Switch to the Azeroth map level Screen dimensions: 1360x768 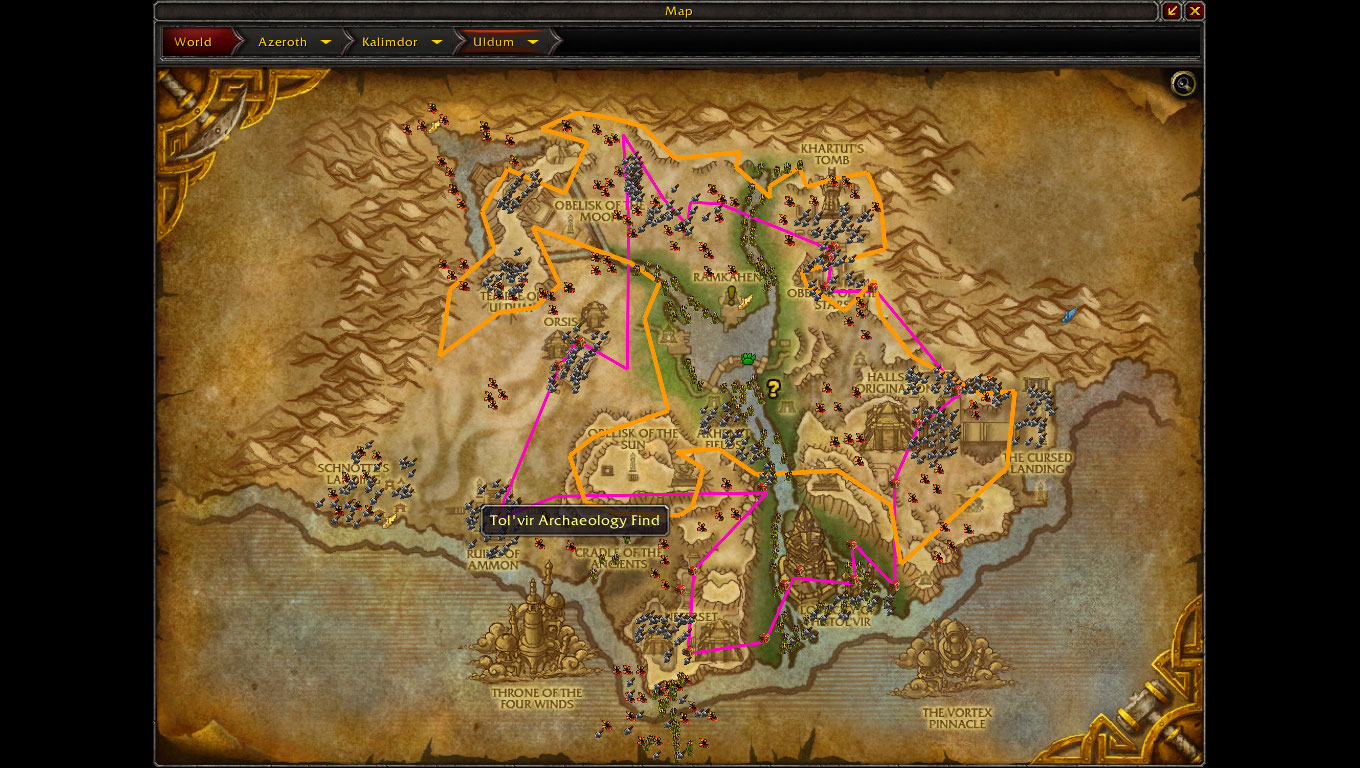(x=282, y=42)
